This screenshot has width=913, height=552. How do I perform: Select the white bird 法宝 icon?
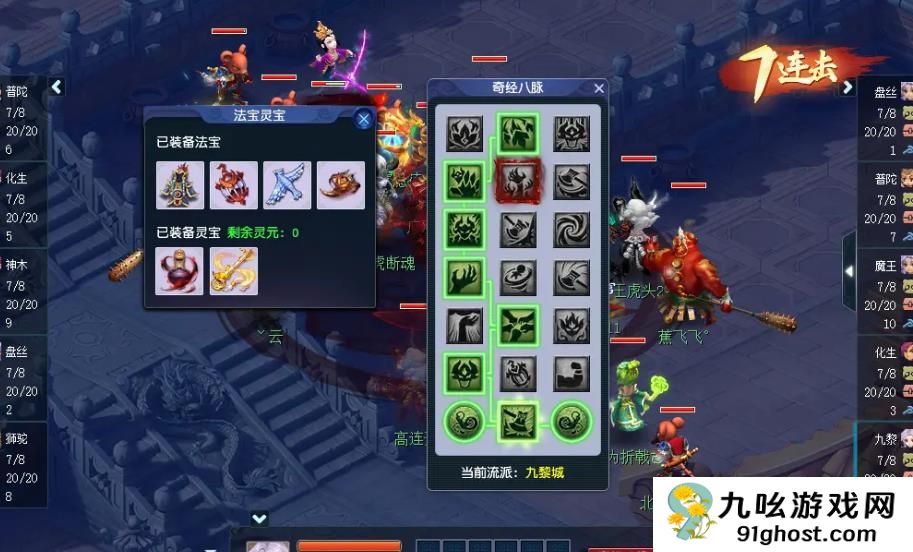point(287,185)
